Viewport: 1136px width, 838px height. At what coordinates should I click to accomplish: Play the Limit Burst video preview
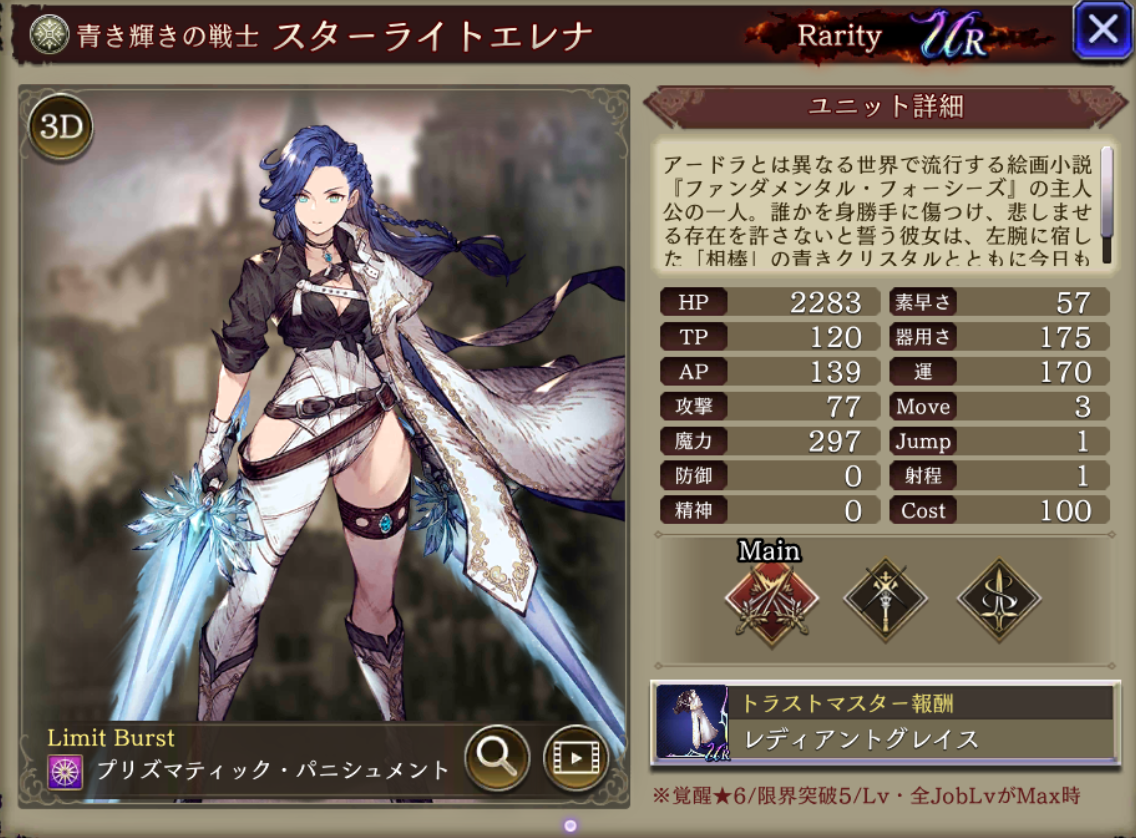click(x=575, y=757)
